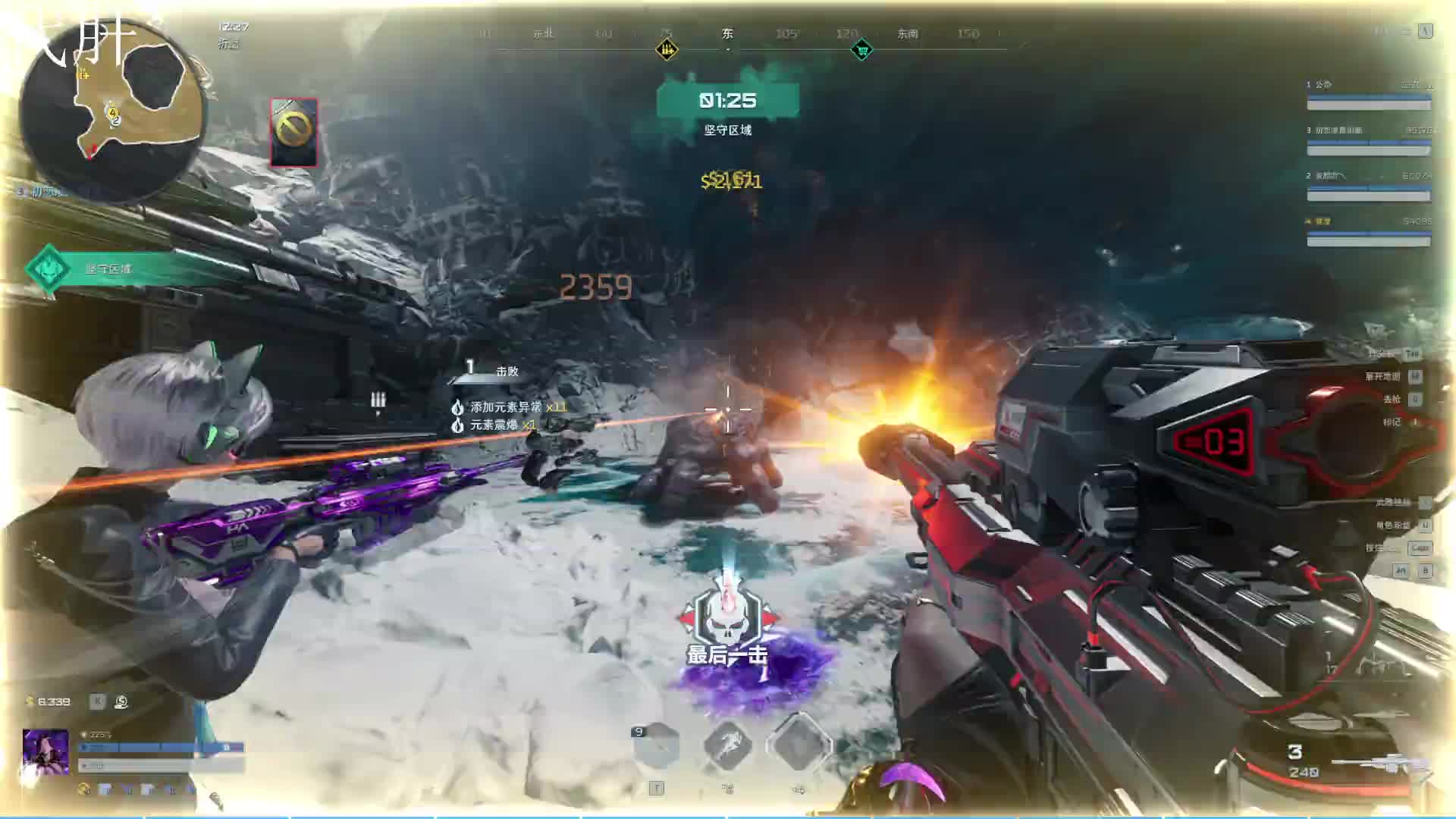Activate the large diamond ability slot
Screen dimensions: 1456x819
(799, 745)
